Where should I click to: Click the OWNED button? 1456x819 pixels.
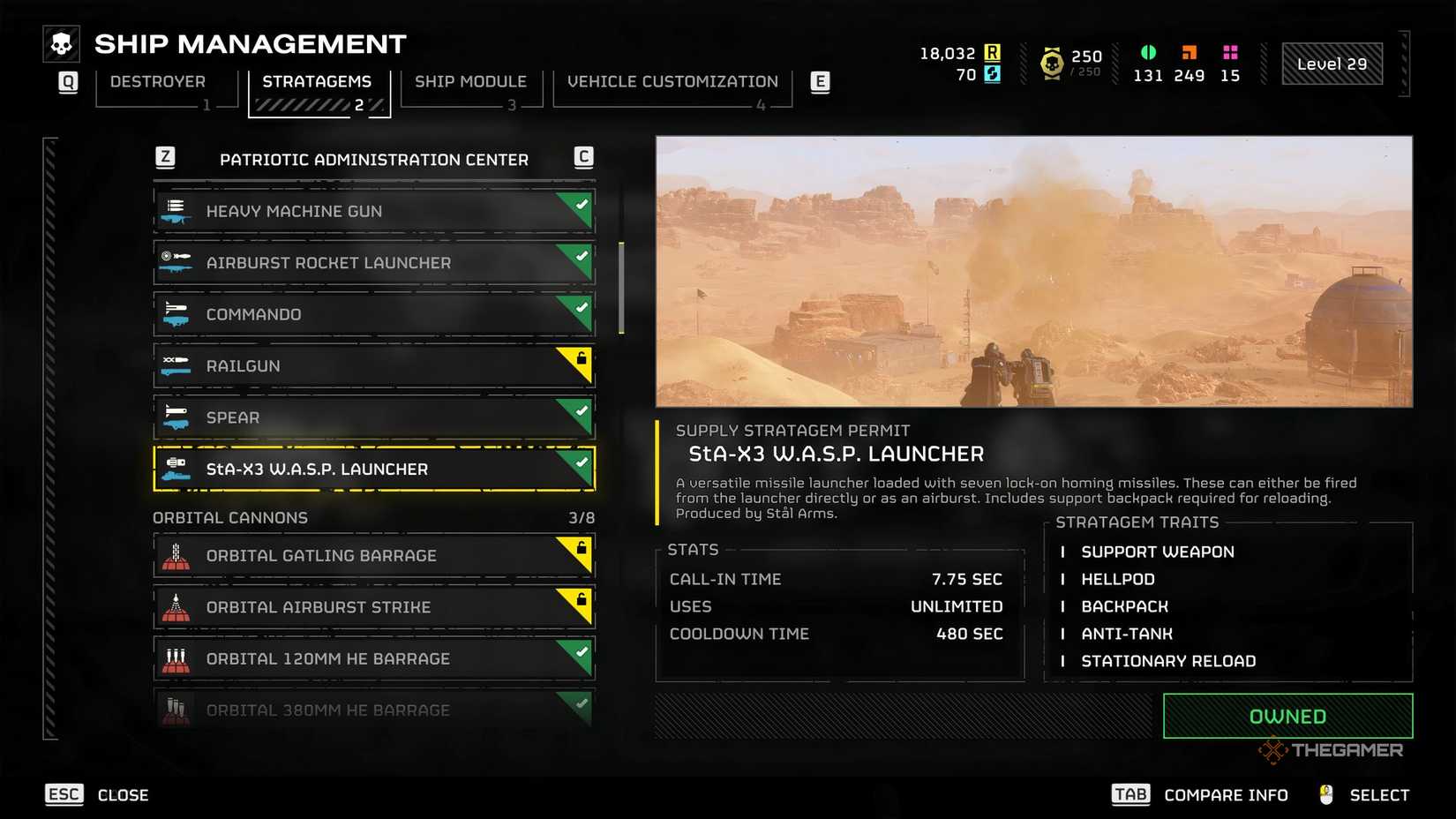pos(1287,716)
